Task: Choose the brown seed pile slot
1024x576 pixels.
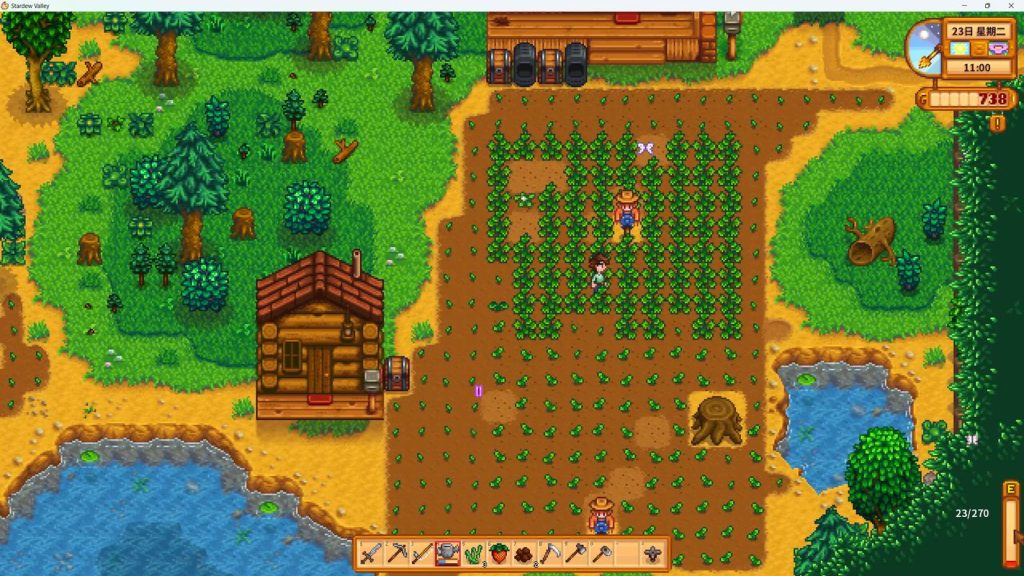Action: (525, 553)
